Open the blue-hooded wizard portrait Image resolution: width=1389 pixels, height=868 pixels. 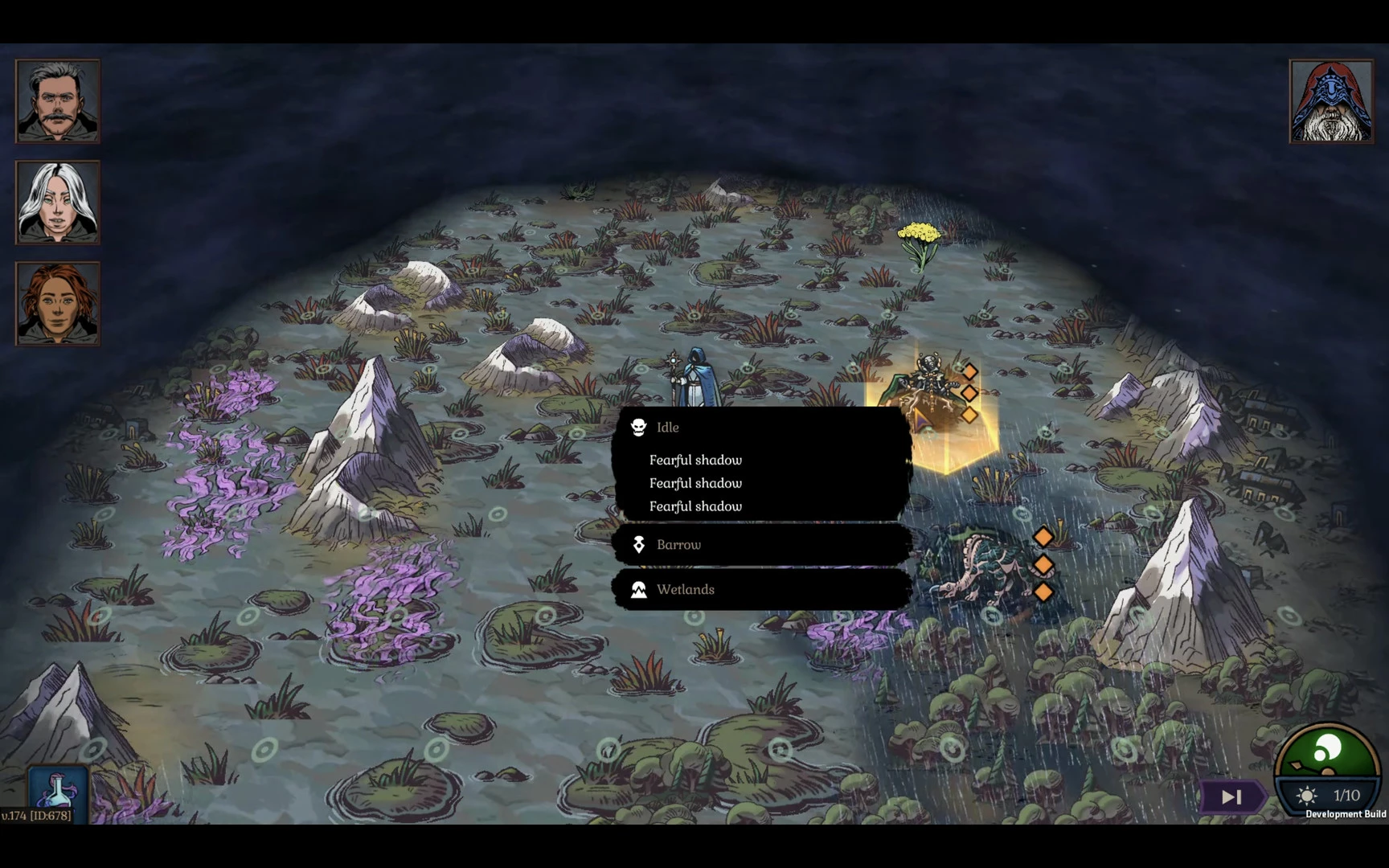(1331, 101)
